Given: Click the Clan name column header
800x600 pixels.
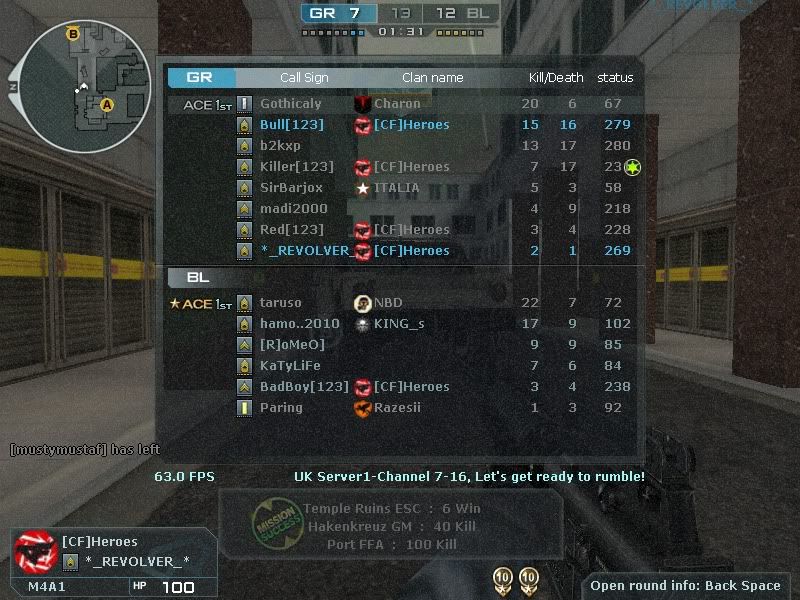Looking at the screenshot, I should point(432,78).
